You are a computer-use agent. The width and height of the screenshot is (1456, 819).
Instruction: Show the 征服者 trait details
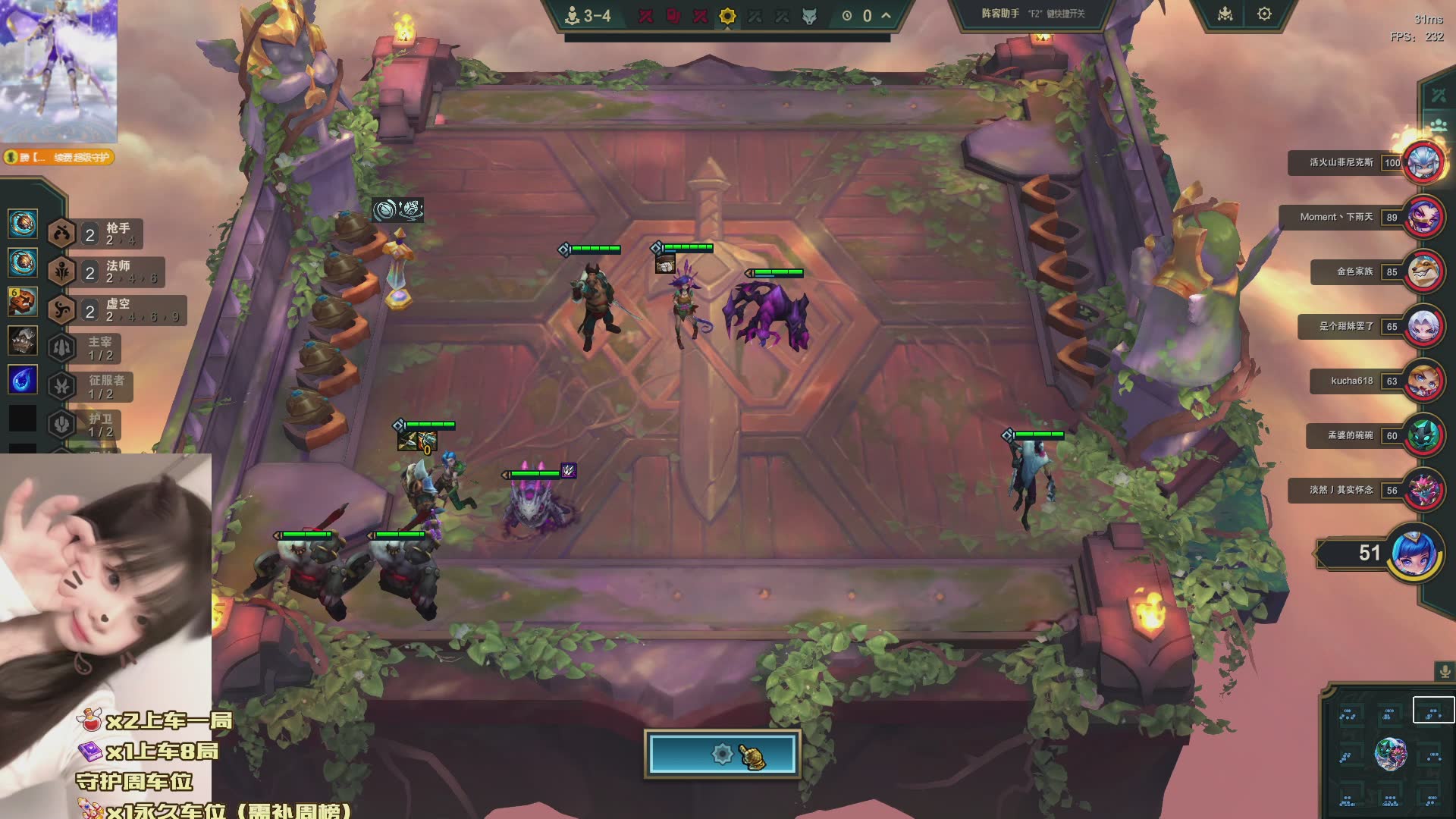(91, 387)
